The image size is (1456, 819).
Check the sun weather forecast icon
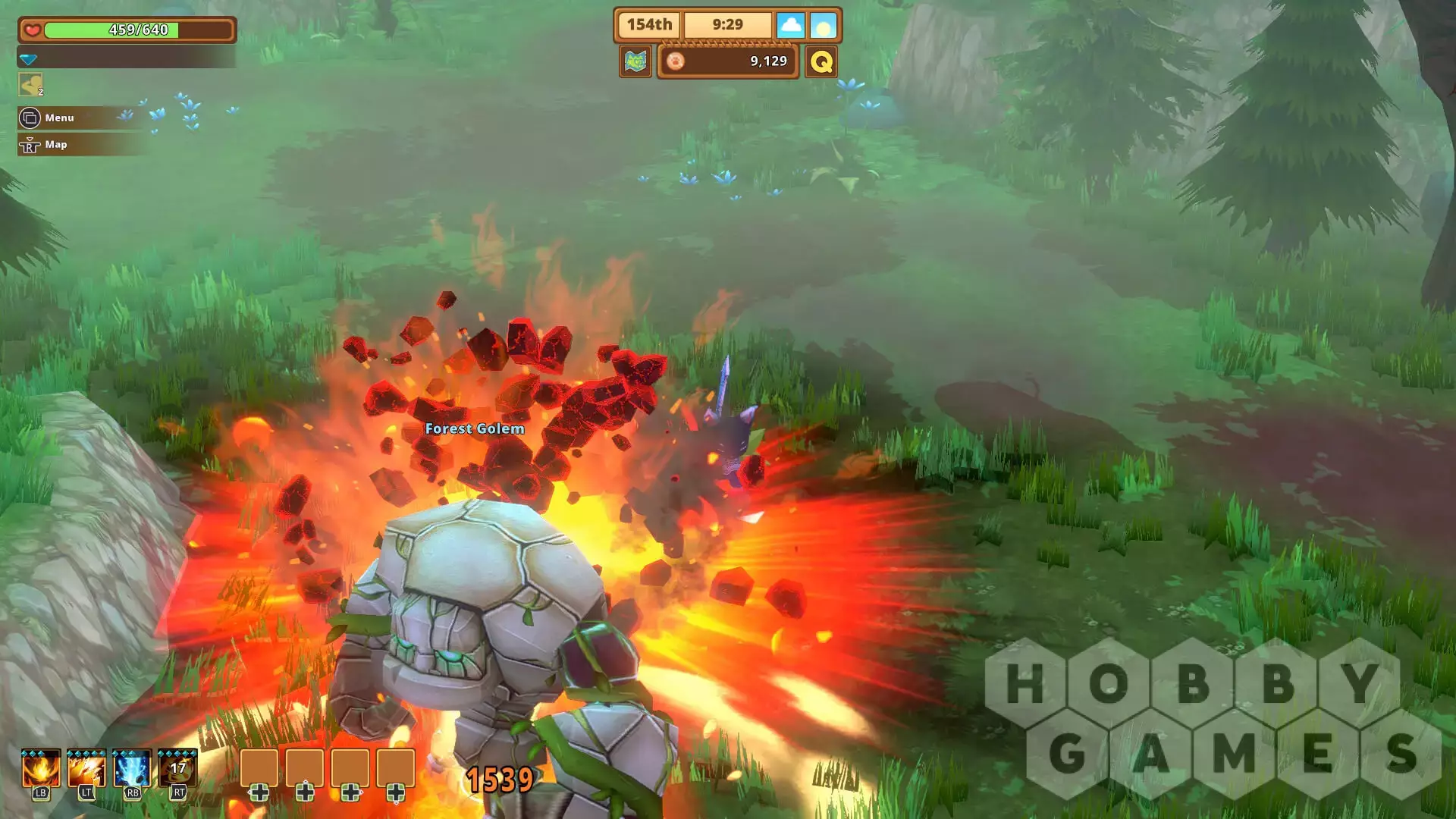[x=823, y=25]
